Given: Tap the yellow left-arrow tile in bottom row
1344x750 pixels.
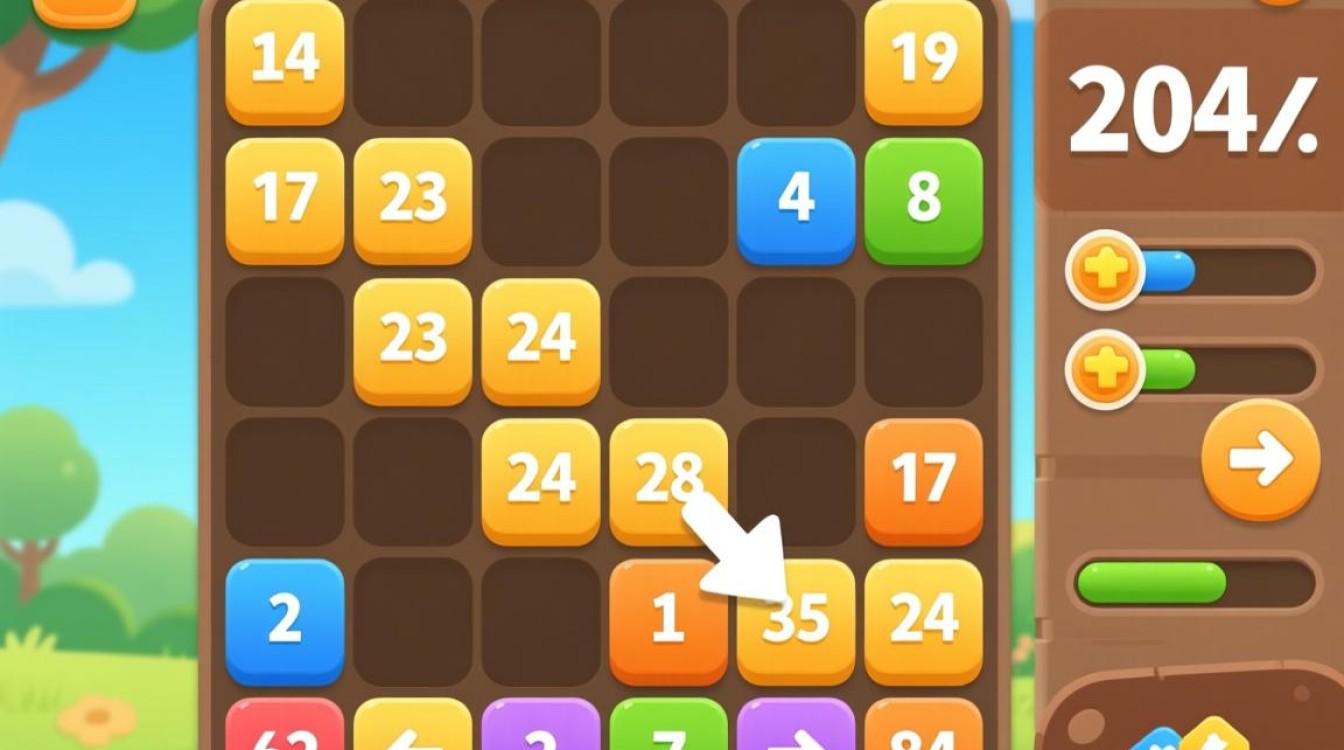Looking at the screenshot, I should pos(413,735).
